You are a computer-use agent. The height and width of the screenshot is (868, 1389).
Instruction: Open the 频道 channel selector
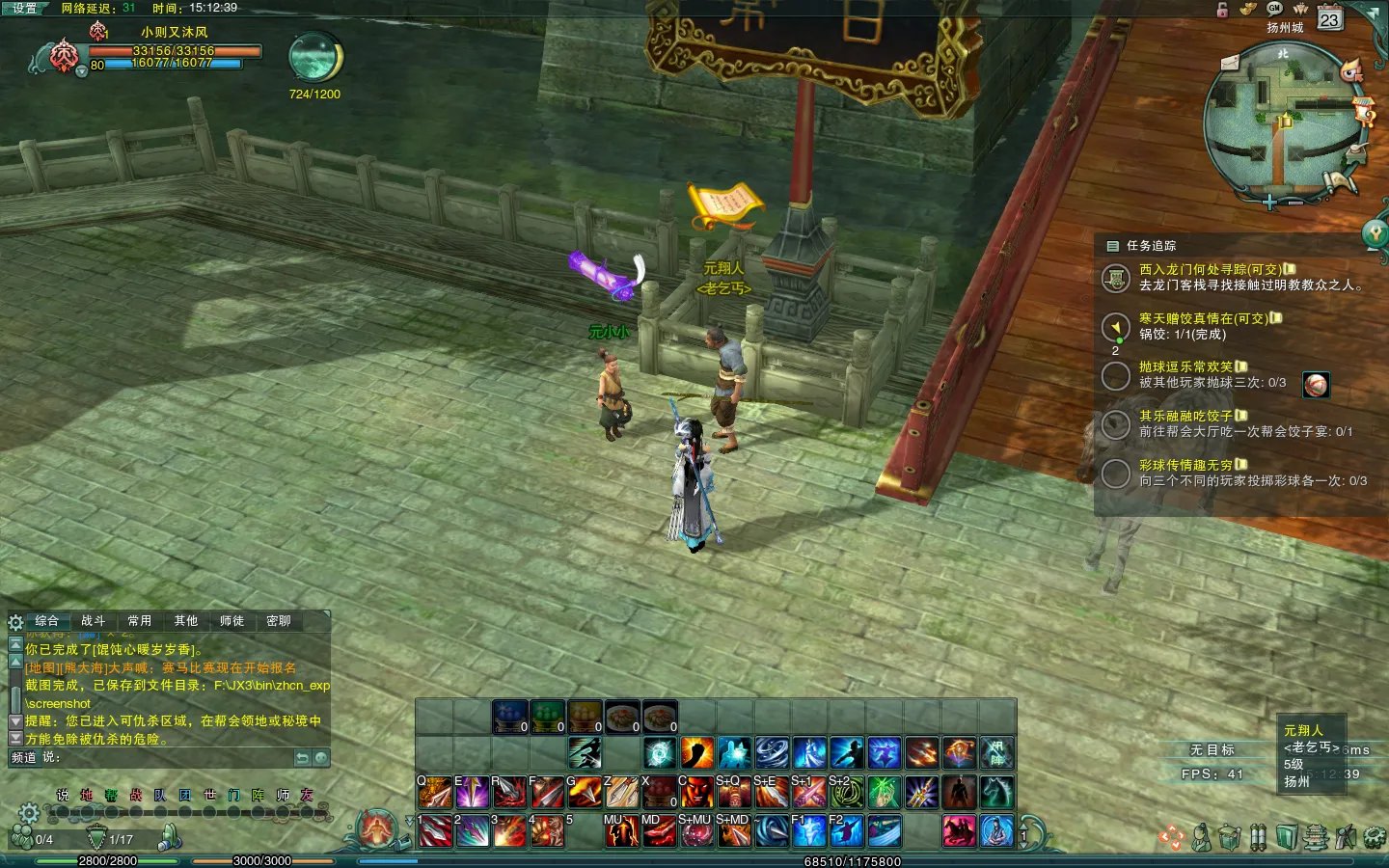coord(24,758)
